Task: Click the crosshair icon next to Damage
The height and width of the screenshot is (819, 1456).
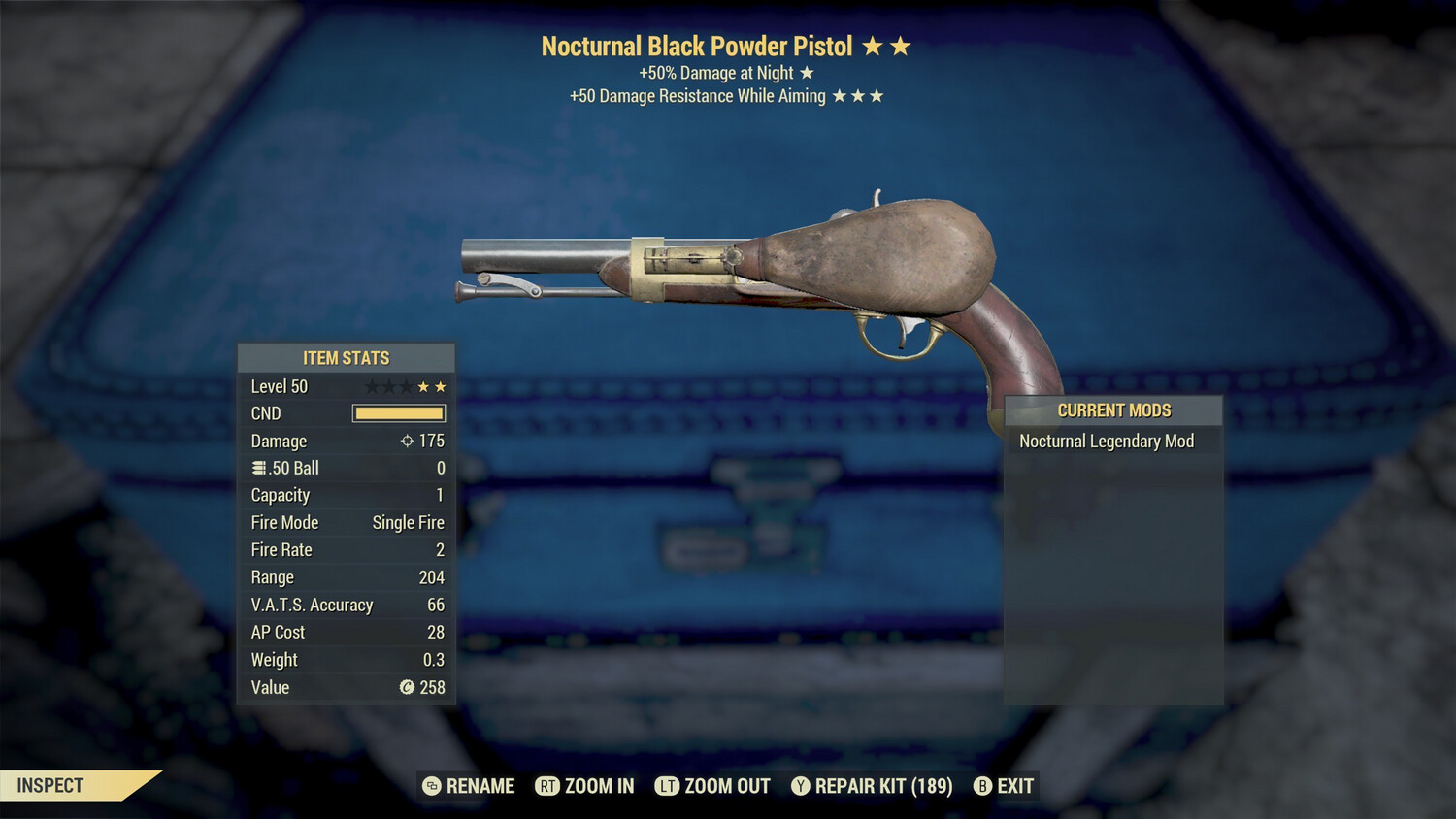Action: (x=406, y=441)
